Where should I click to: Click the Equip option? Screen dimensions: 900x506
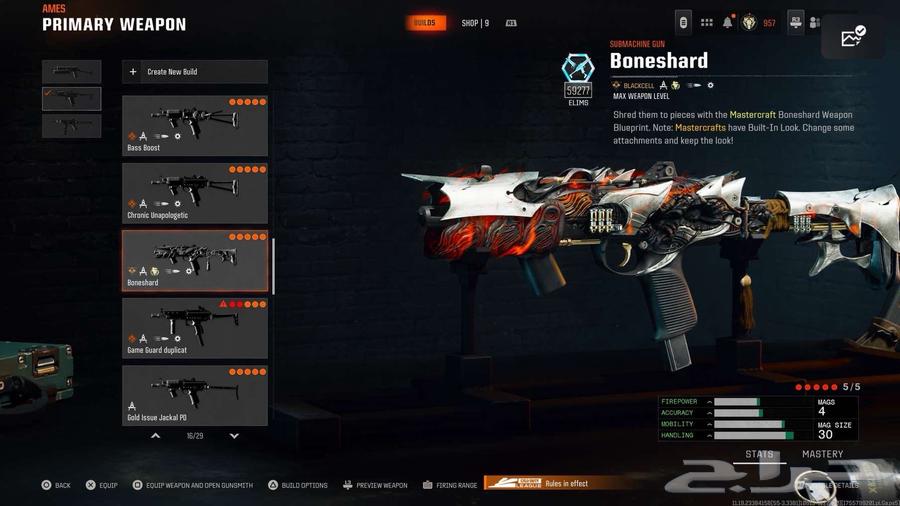101,485
